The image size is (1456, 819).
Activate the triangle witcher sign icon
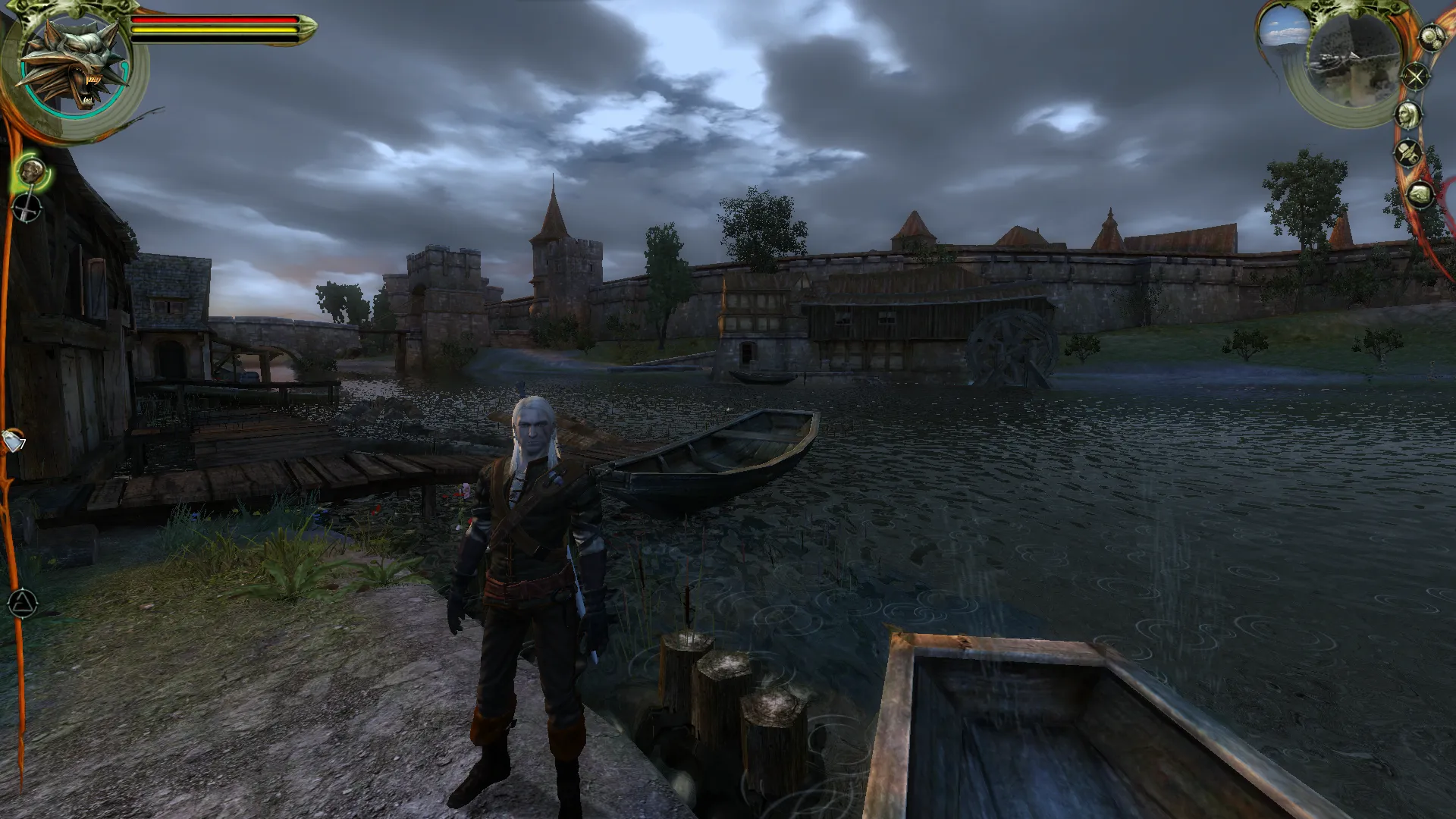click(23, 604)
